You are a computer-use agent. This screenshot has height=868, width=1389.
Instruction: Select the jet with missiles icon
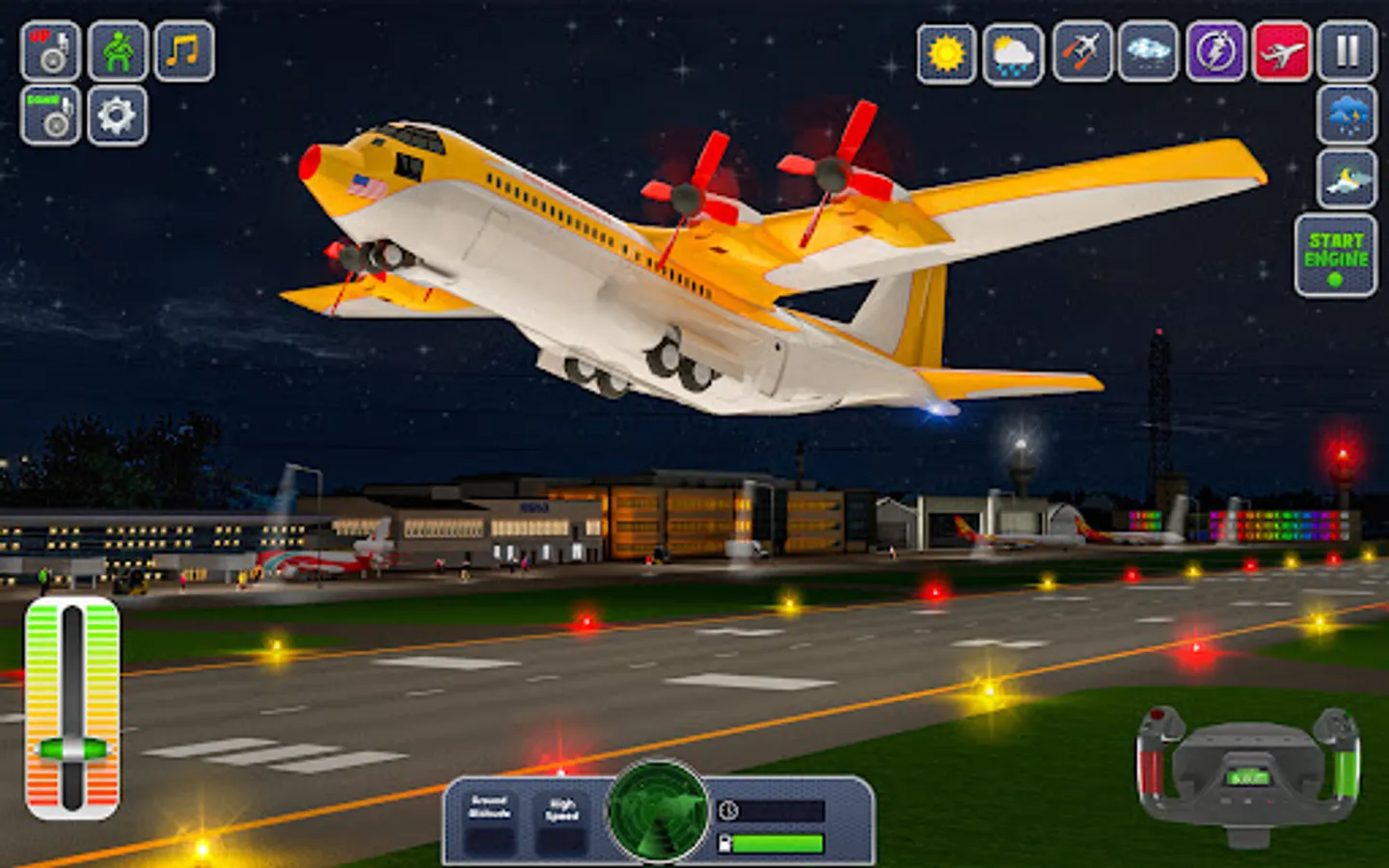(x=1078, y=53)
